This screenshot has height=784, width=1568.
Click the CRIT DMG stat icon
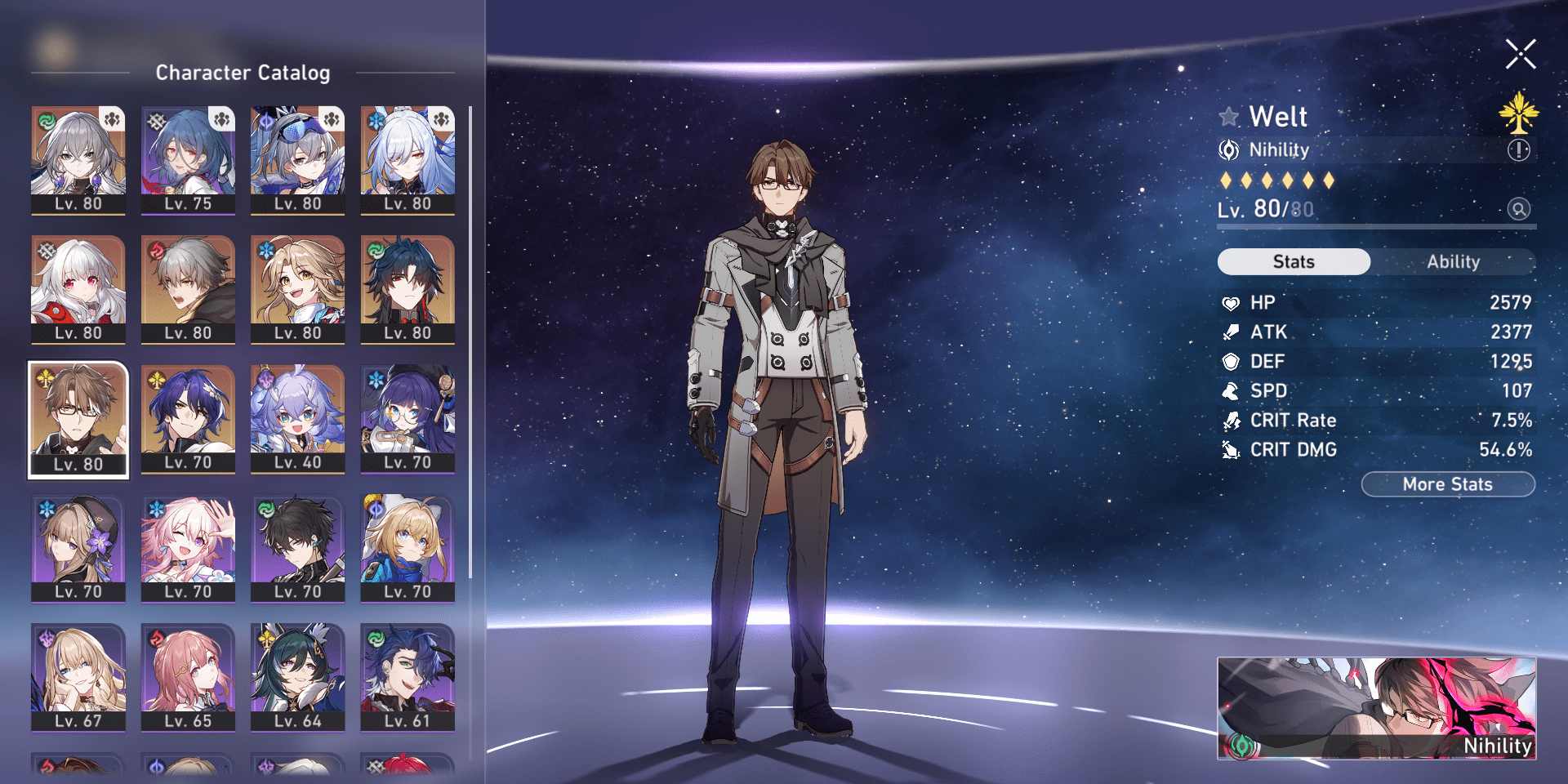pyautogui.click(x=1232, y=449)
